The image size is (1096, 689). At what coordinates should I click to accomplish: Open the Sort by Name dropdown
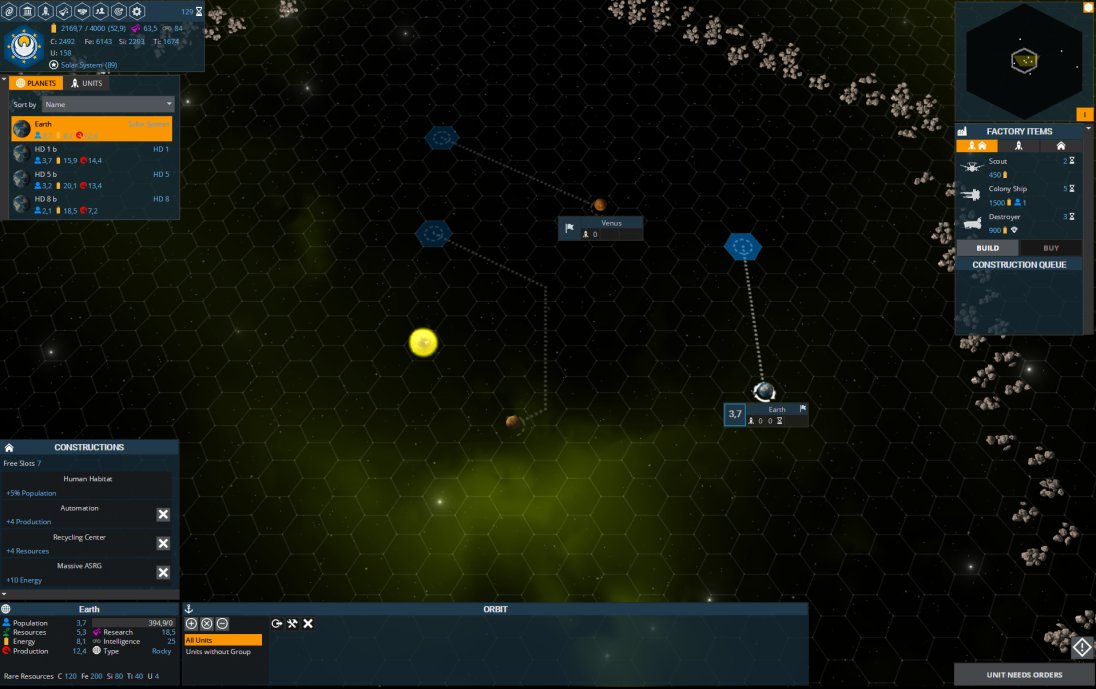pyautogui.click(x=107, y=104)
